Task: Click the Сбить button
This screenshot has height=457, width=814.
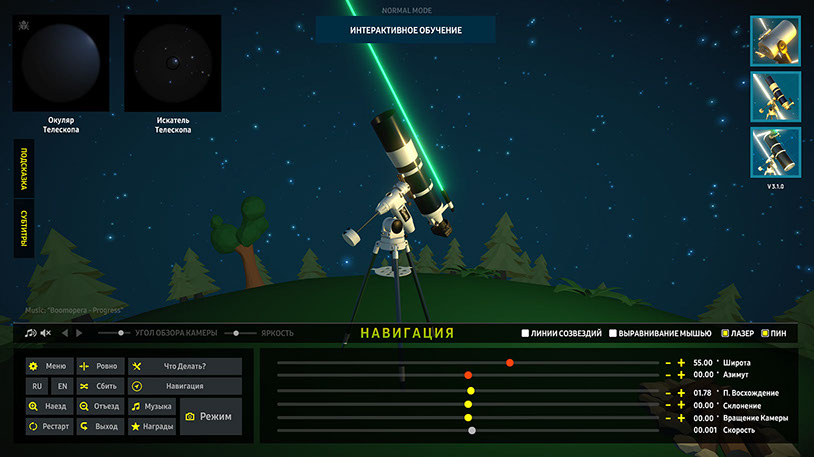Action: (x=98, y=386)
